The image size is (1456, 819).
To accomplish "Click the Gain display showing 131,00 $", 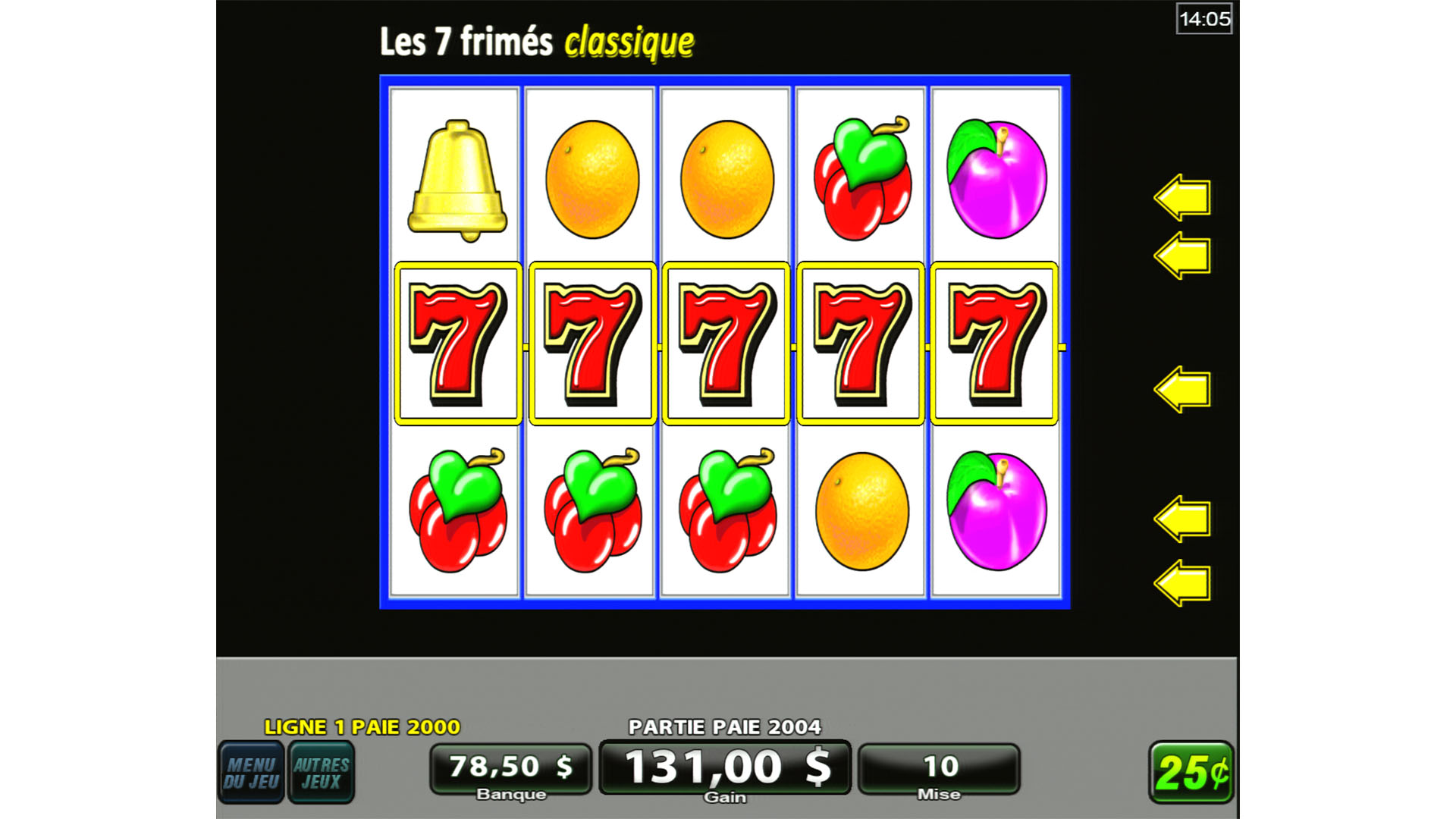I will 724,767.
